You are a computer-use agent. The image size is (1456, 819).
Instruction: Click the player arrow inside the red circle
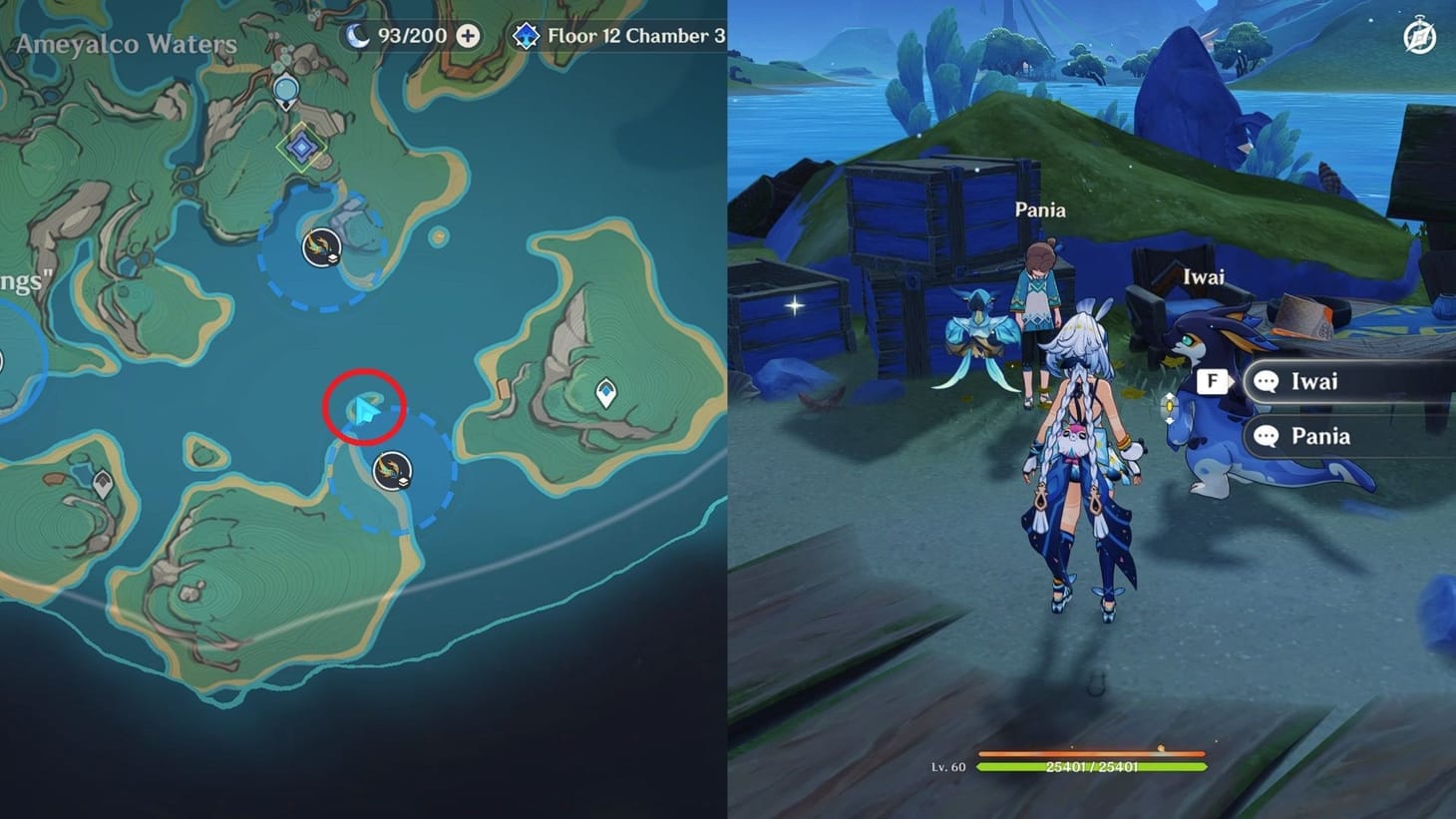pos(364,405)
